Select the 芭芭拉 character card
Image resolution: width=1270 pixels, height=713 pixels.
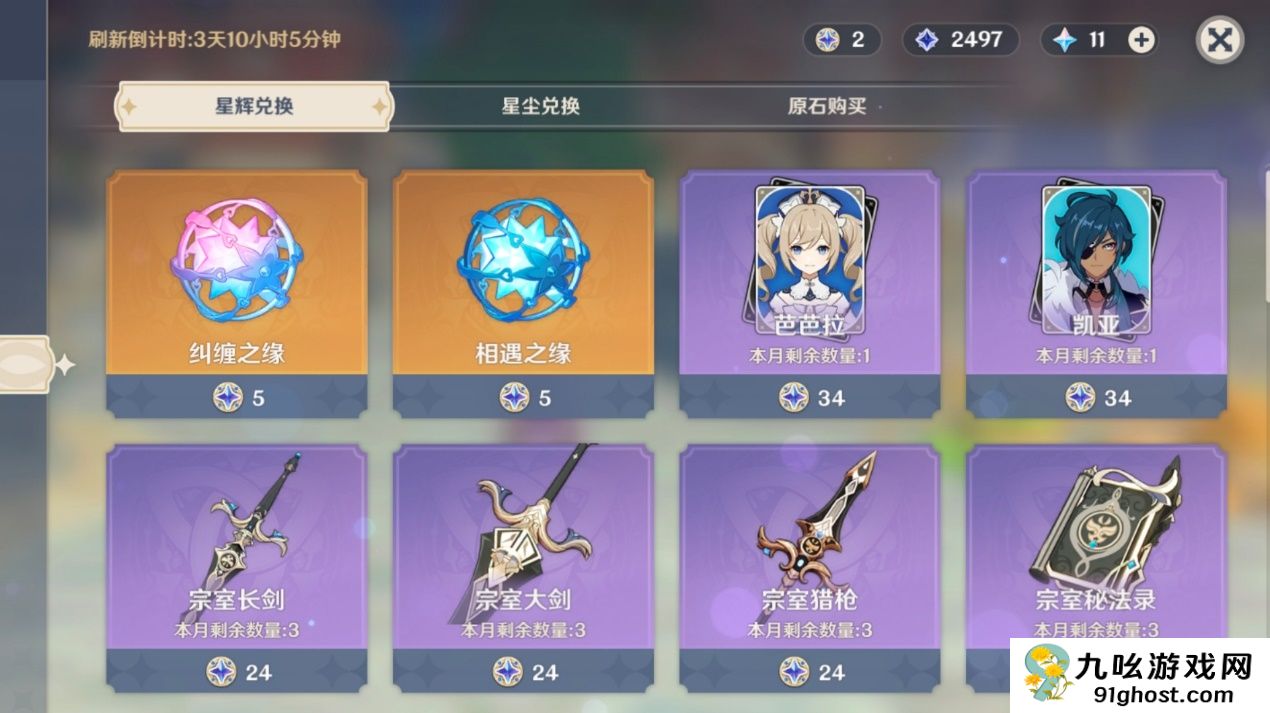(x=809, y=290)
